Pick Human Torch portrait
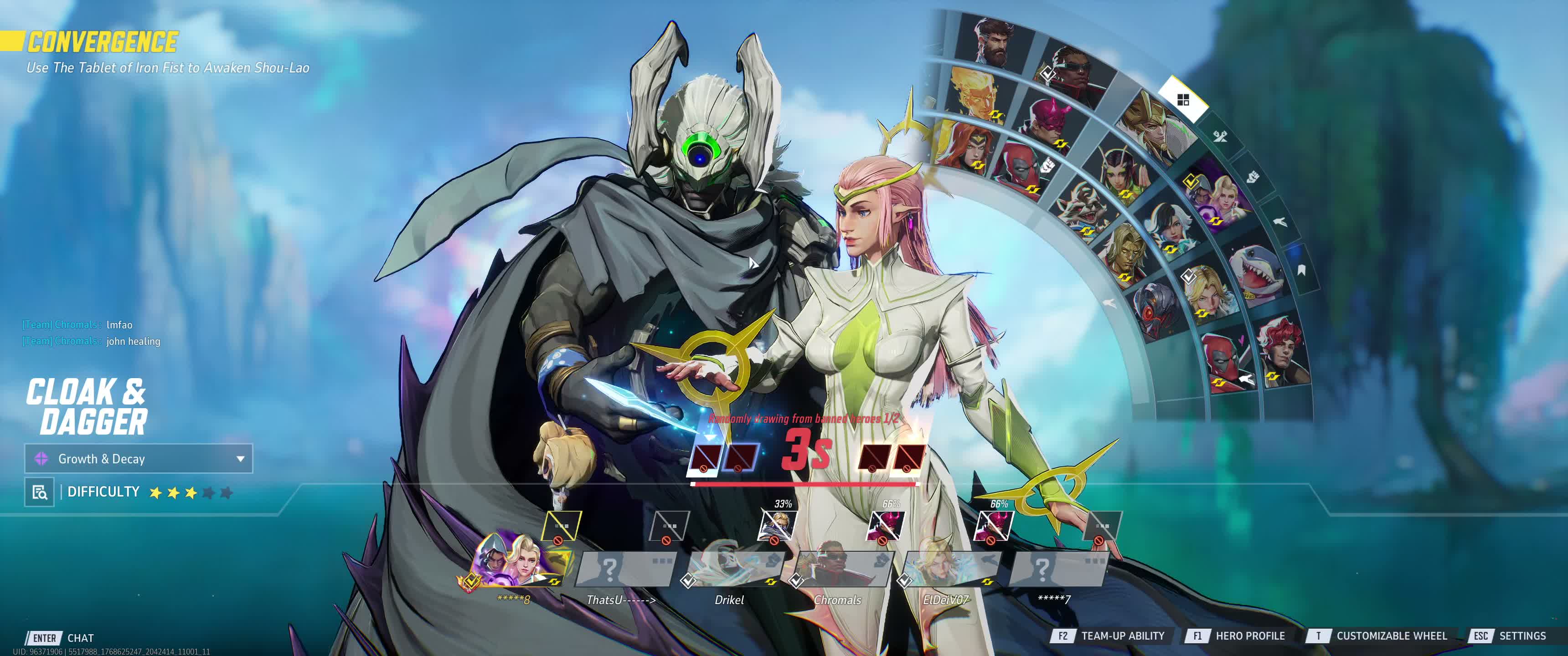This screenshot has height=656, width=1568. pyautogui.click(x=974, y=94)
